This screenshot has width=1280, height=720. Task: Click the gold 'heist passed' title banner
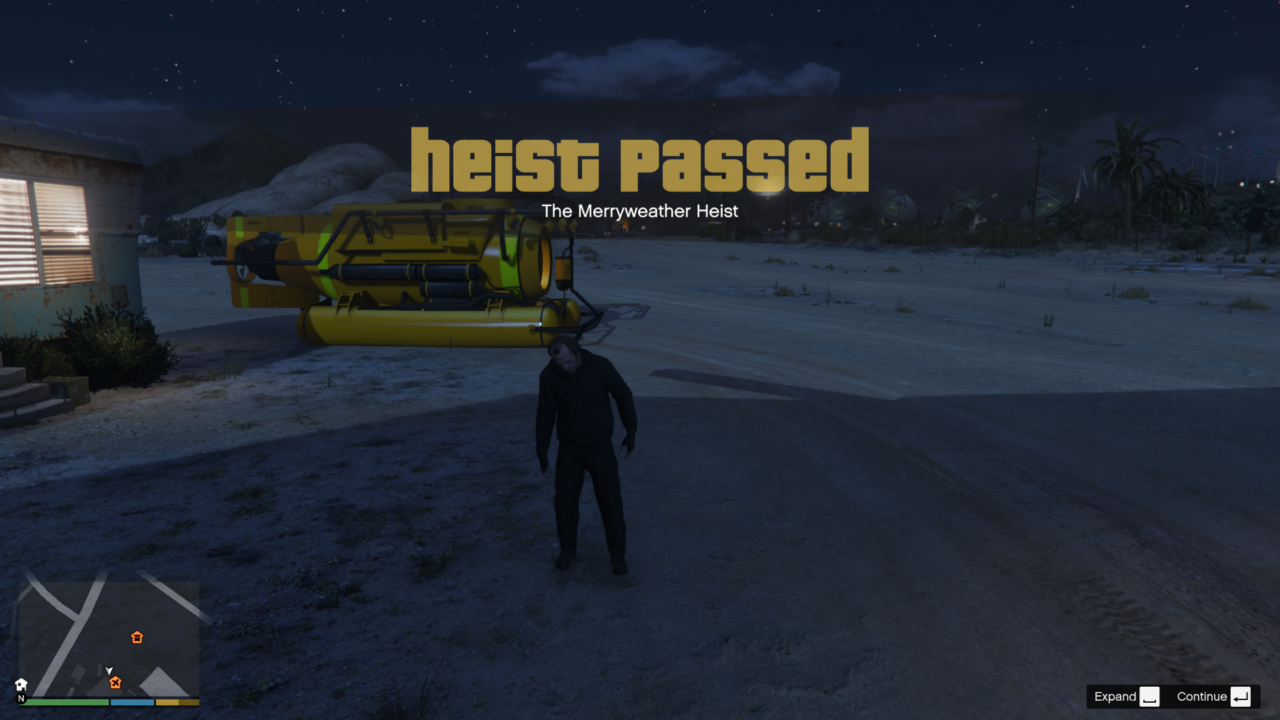(640, 158)
